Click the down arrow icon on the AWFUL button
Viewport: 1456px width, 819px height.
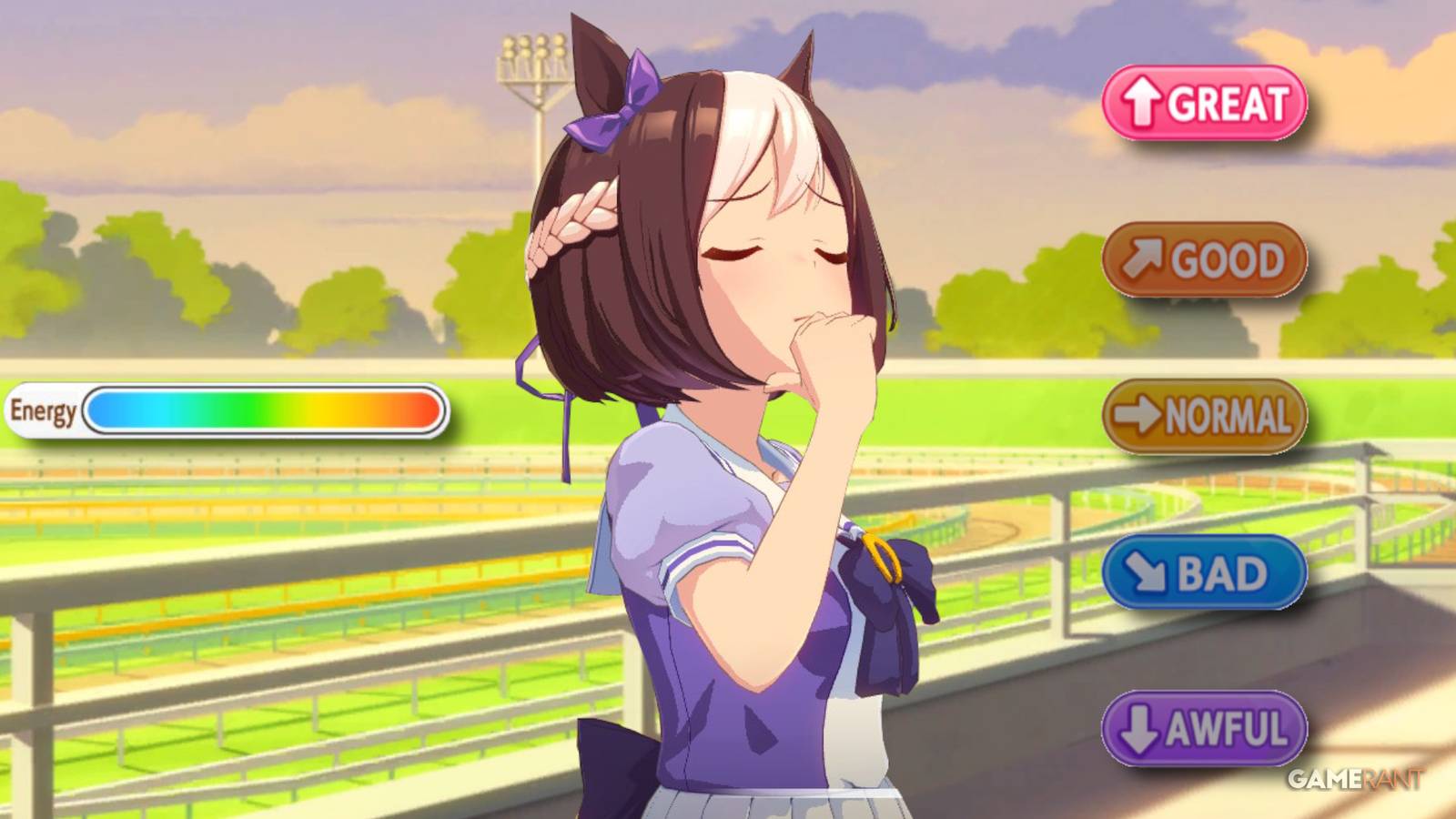pyautogui.click(x=1137, y=727)
